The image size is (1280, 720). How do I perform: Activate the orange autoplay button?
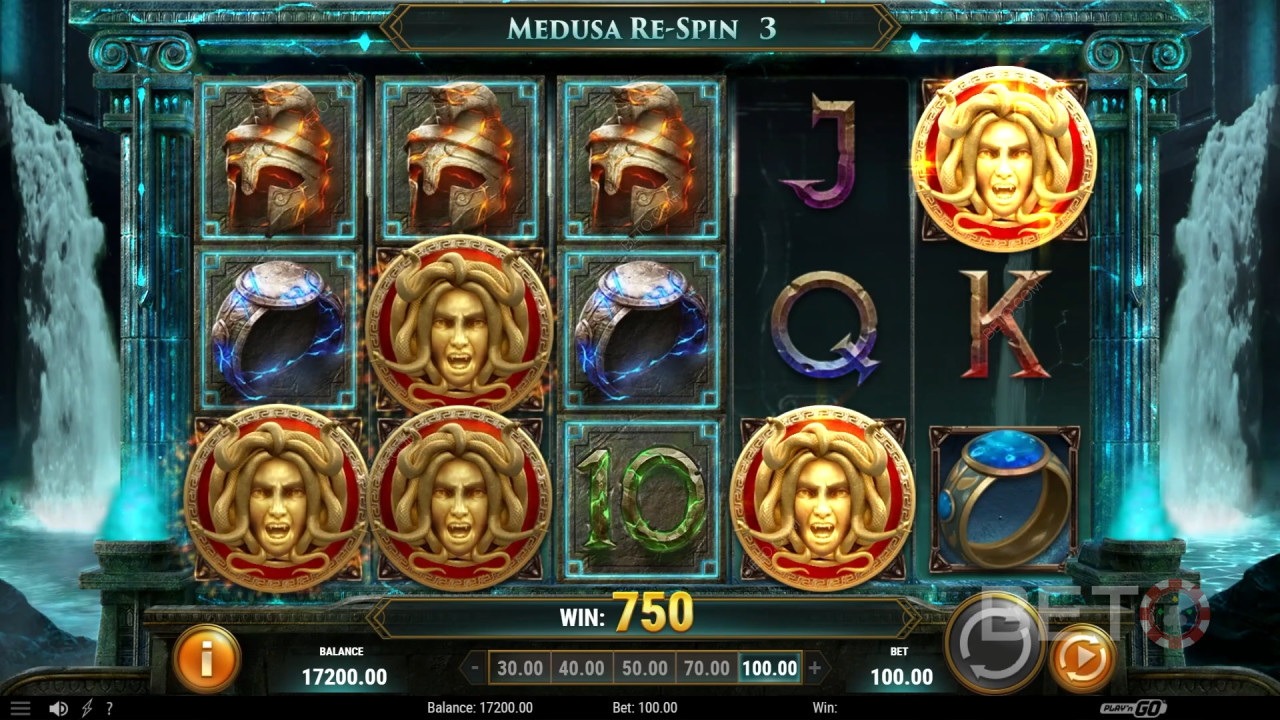point(1083,658)
